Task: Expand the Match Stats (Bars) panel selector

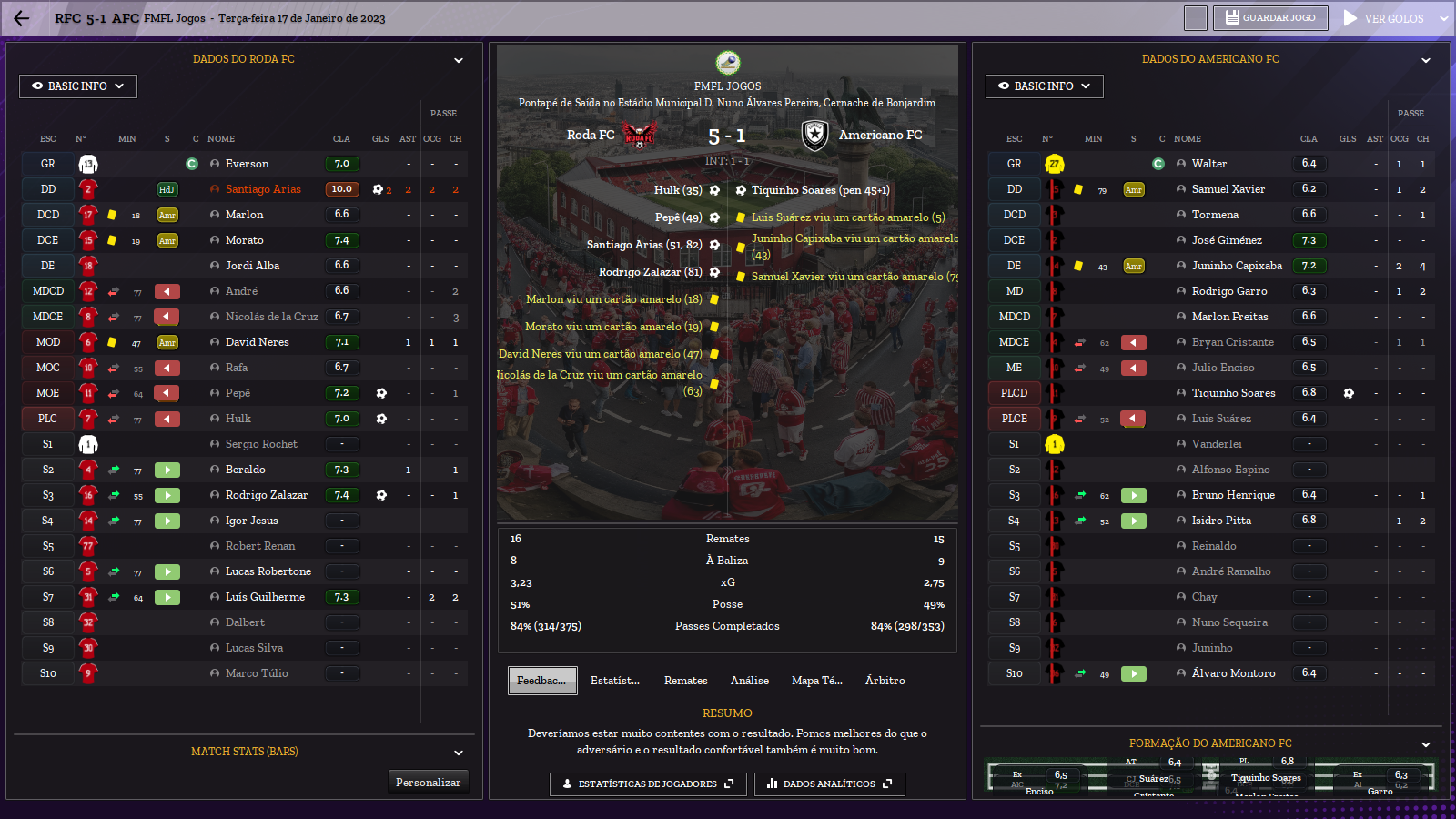Action: point(459,753)
